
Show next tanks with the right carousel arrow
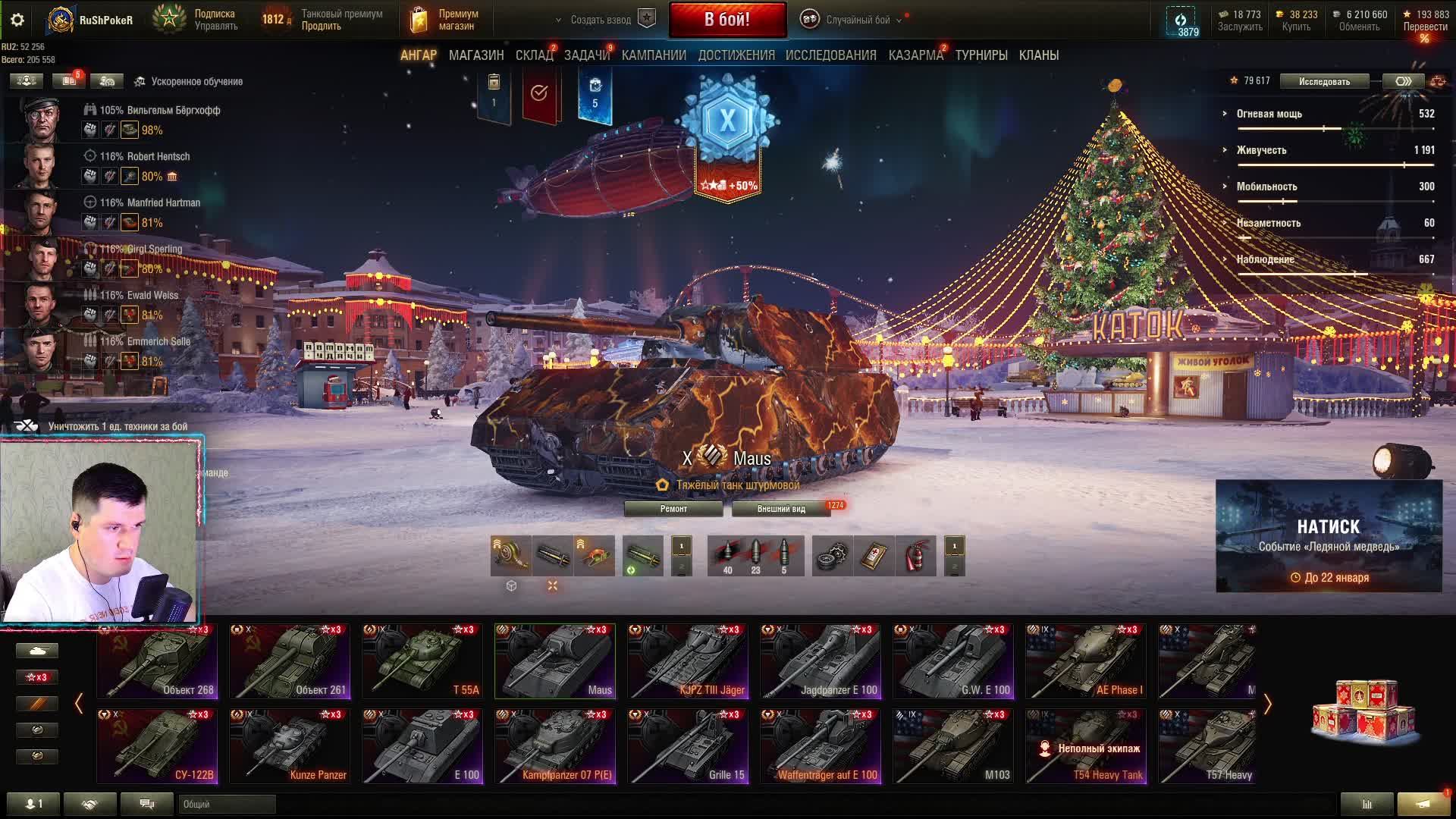[1267, 704]
